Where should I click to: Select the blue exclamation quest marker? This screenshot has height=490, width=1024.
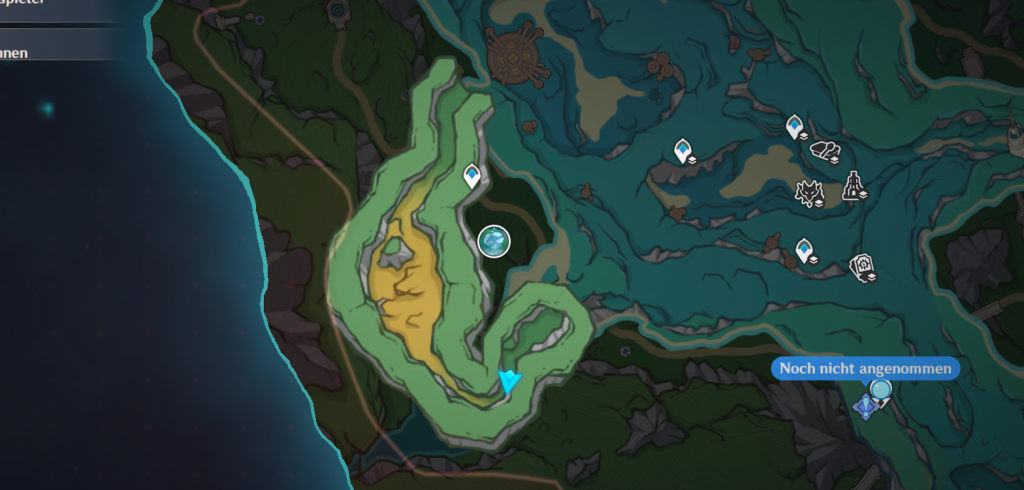[x=865, y=407]
